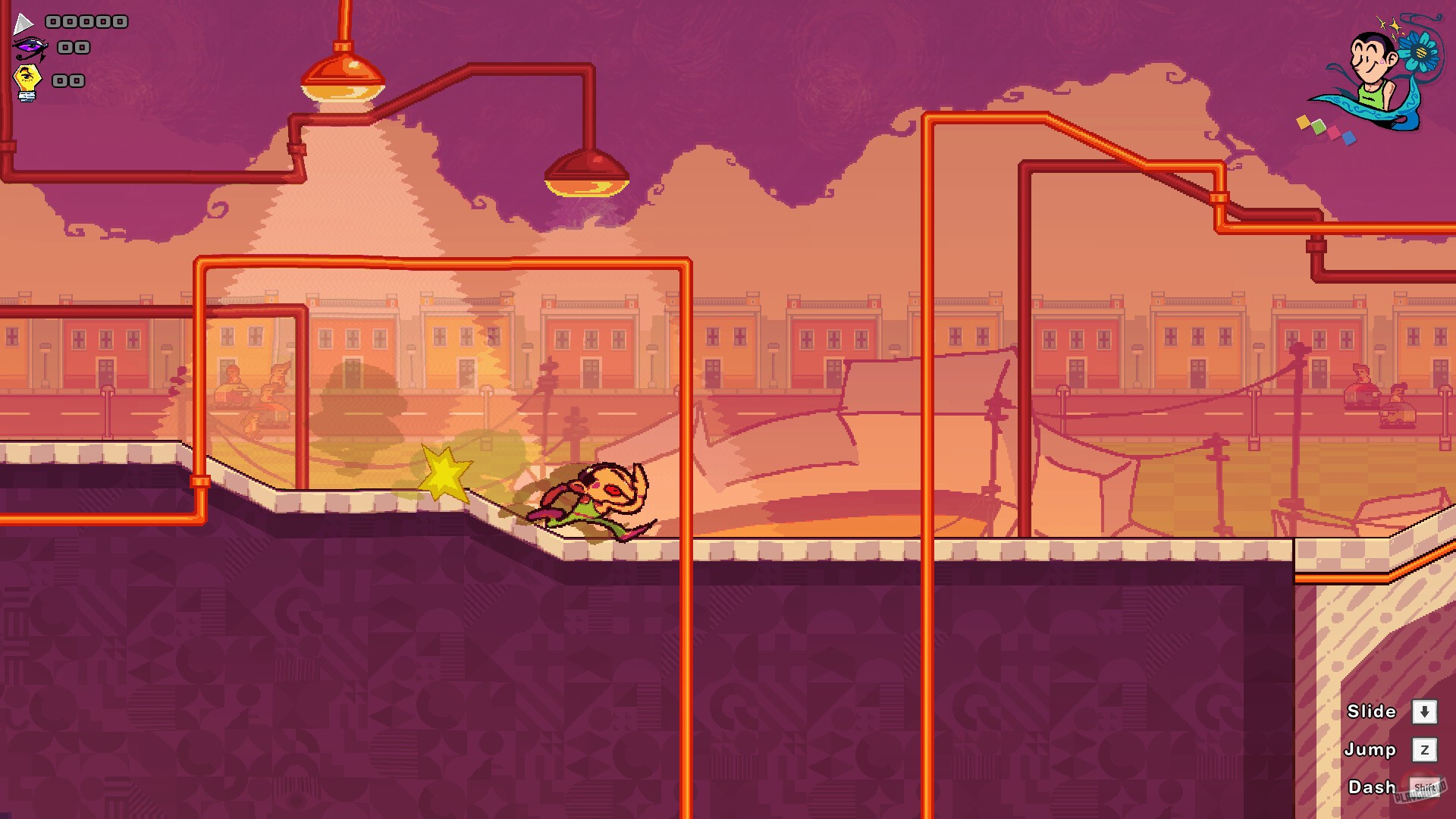Expand the Dash control hint label
Screen dimensions: 1456x819
pos(1370,786)
